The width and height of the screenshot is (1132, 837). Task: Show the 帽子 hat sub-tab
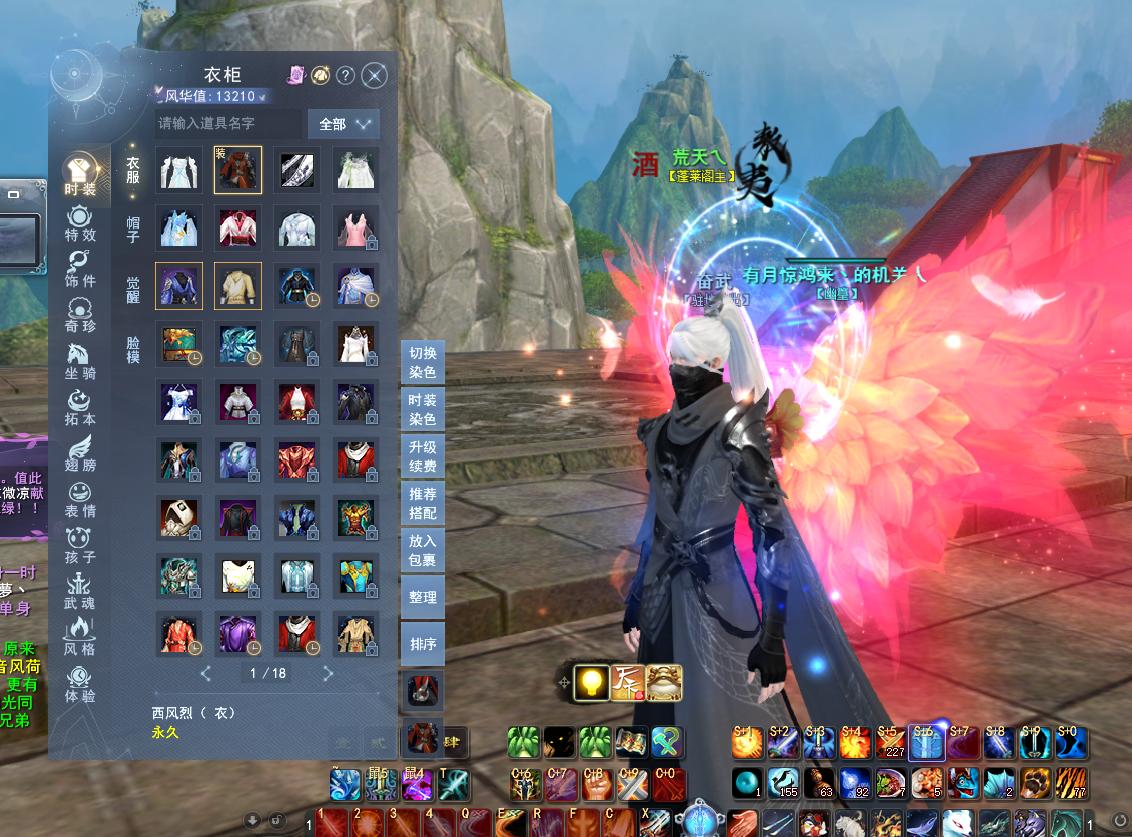point(133,229)
